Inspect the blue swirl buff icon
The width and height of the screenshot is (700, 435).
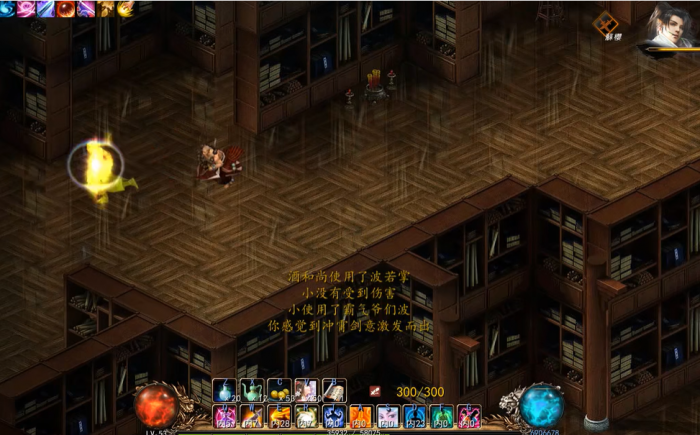8,9
